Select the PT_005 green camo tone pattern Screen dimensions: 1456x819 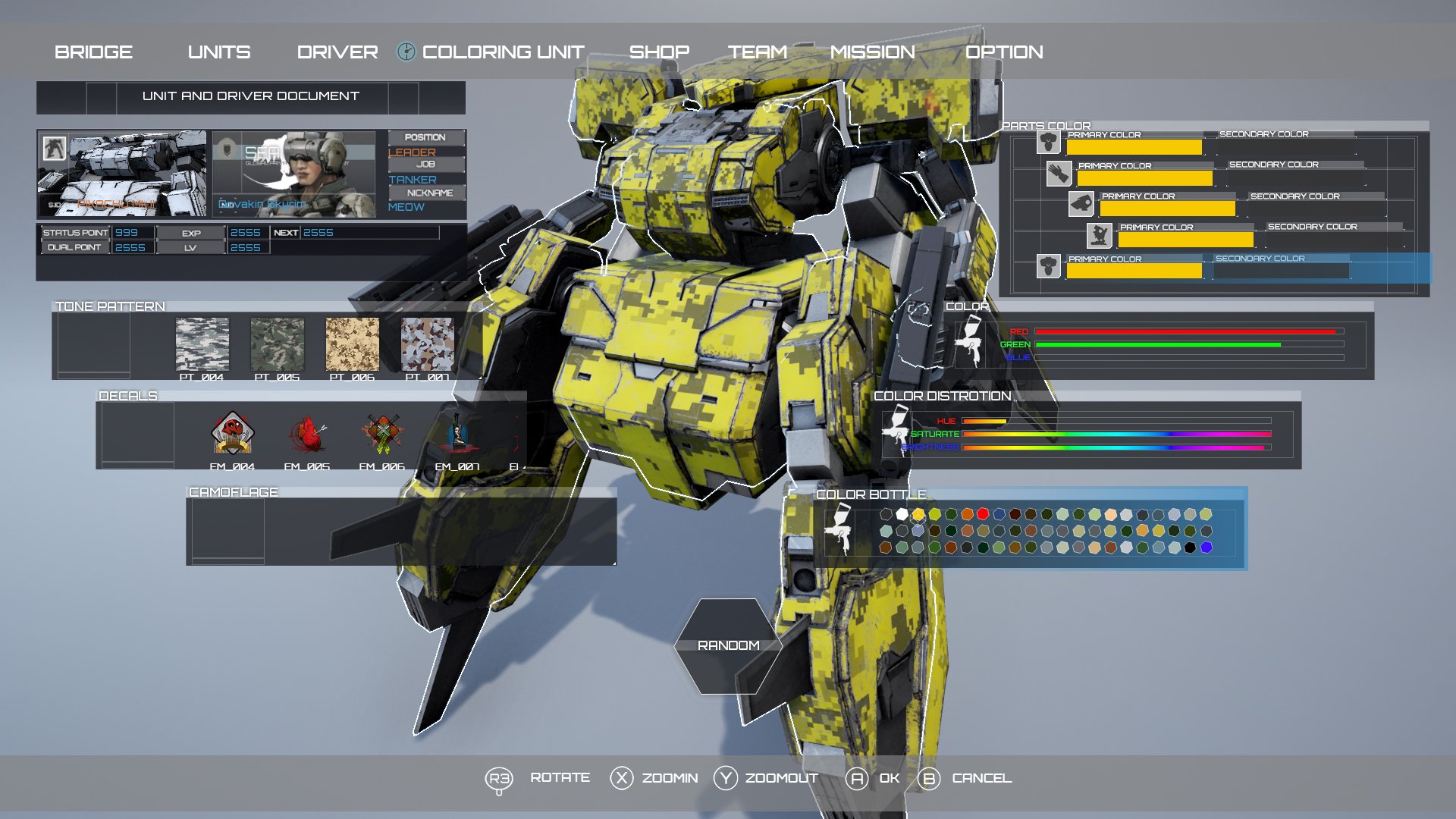[x=278, y=345]
